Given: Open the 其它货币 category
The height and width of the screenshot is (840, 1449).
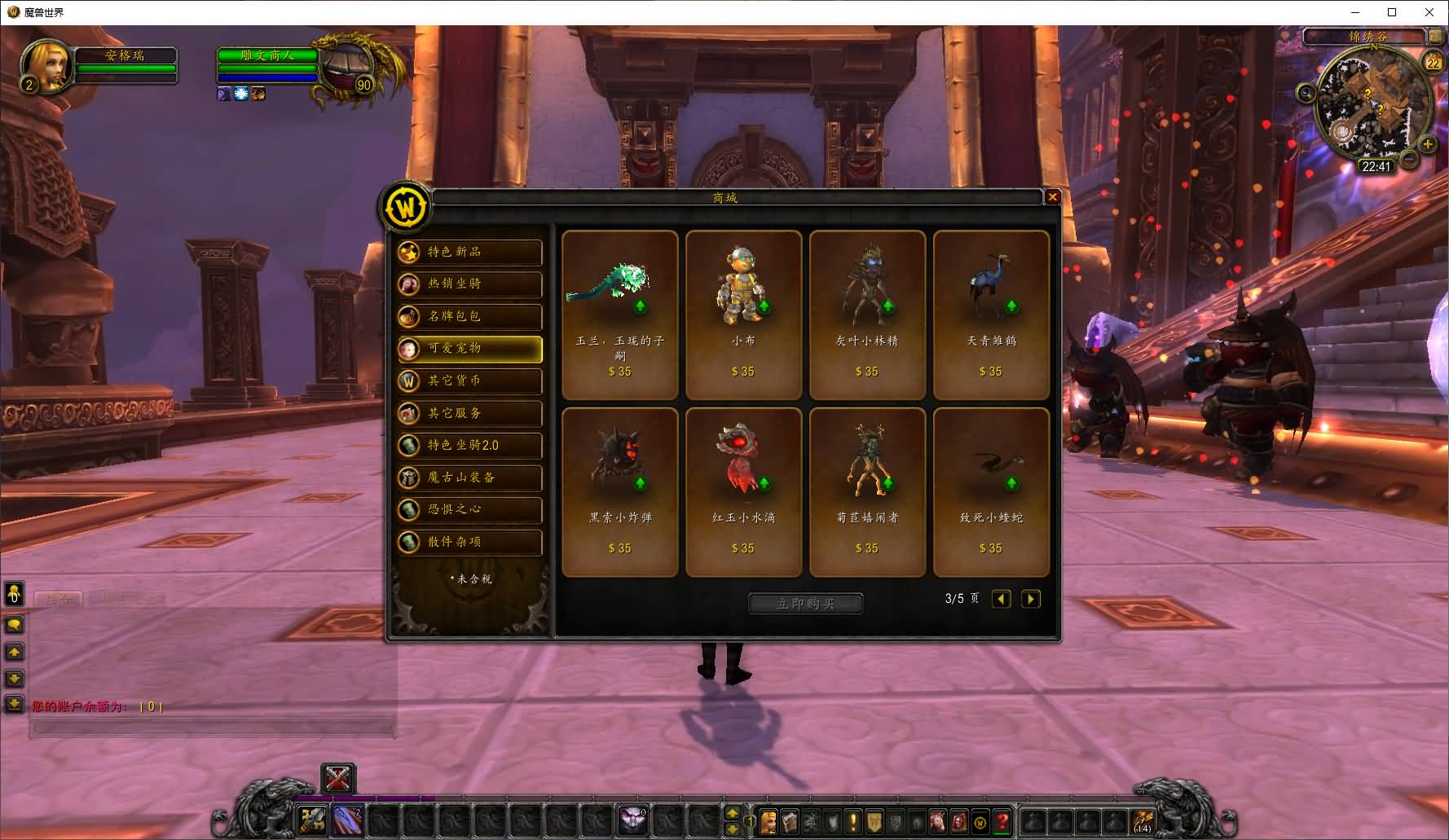Looking at the screenshot, I should [470, 380].
